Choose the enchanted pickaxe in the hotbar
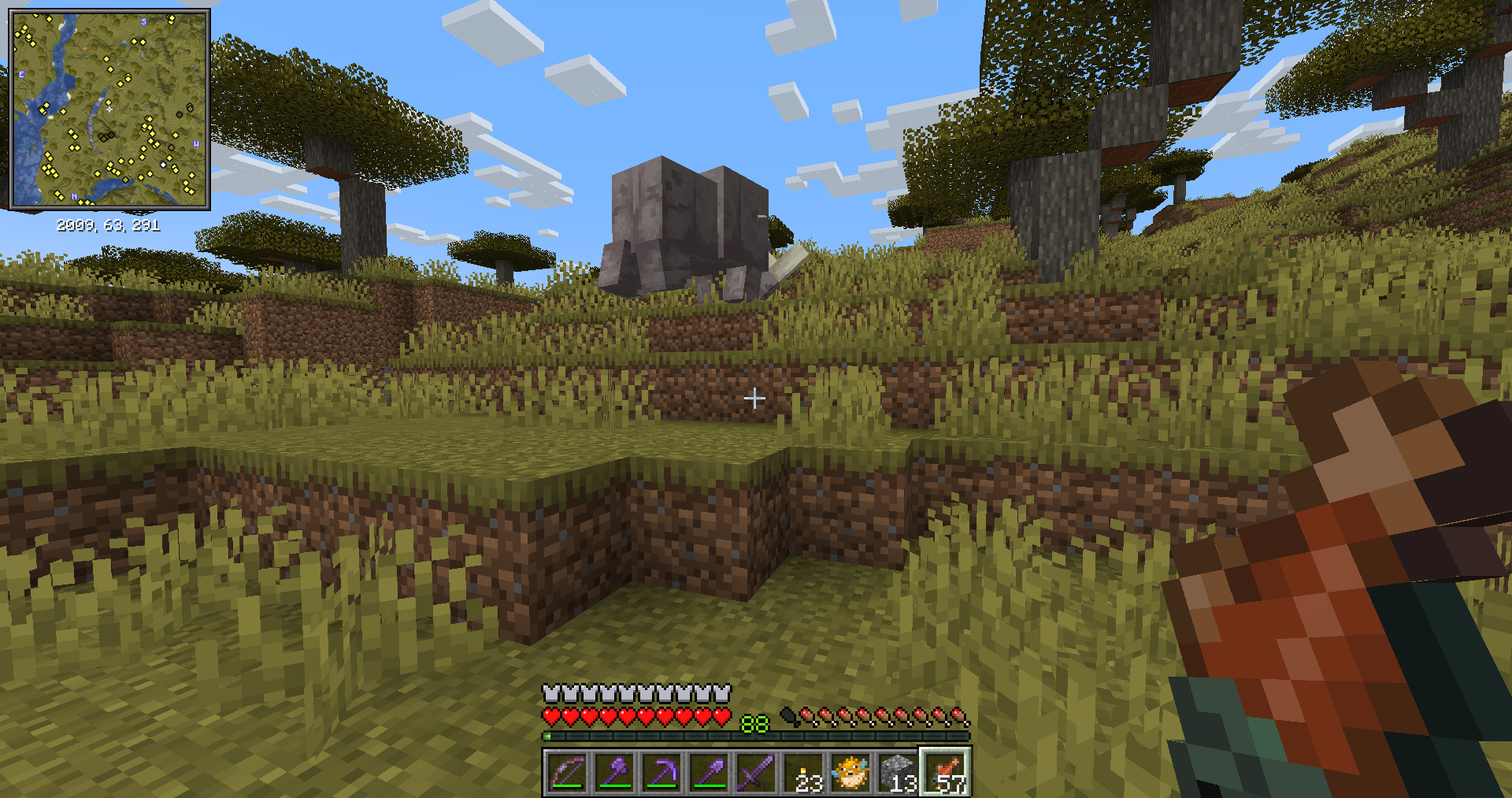The height and width of the screenshot is (798, 1512). point(661,772)
